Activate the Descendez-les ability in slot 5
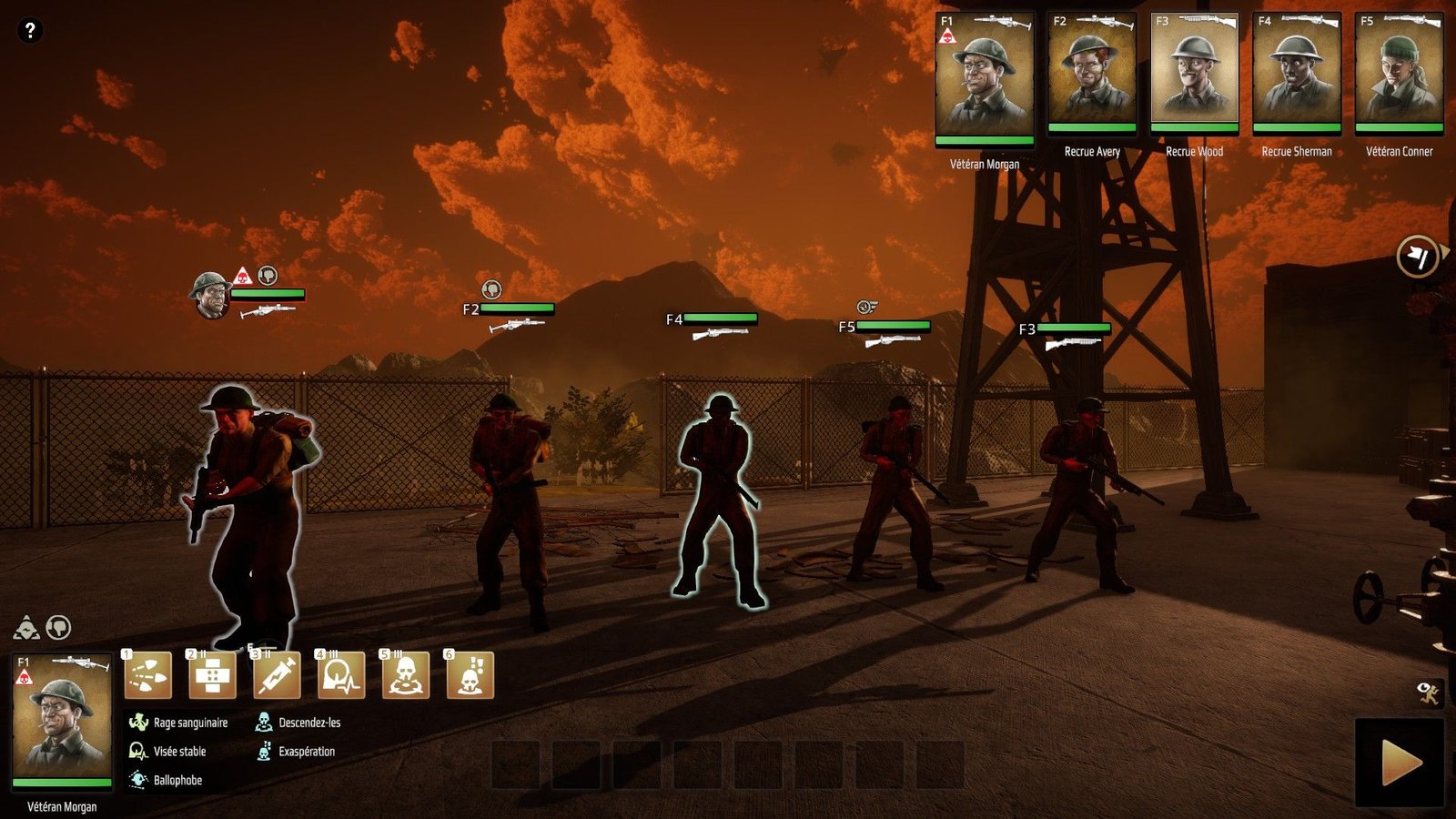Screen dimensions: 1456x819 tap(406, 675)
